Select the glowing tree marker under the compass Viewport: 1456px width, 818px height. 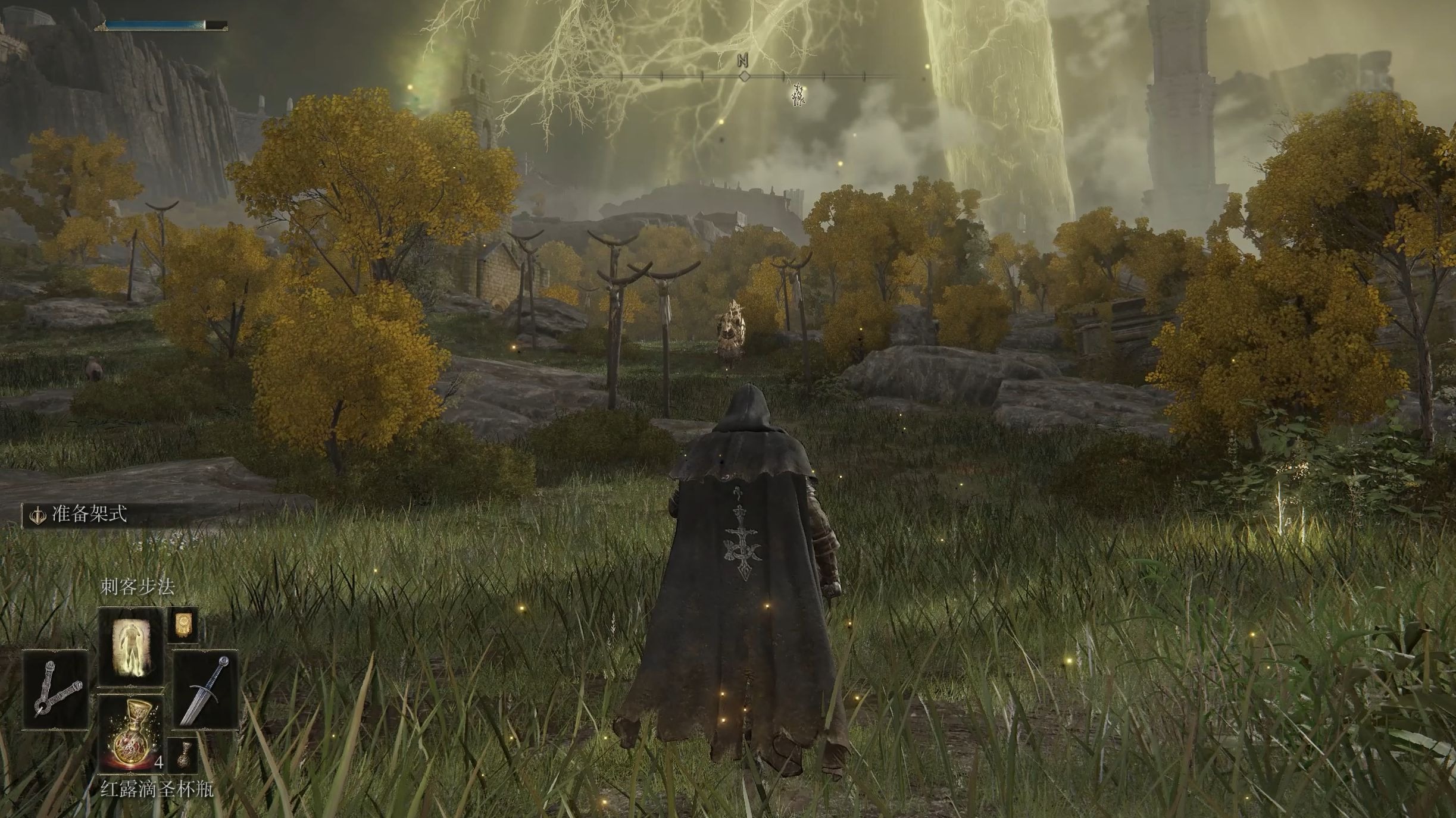(x=798, y=95)
